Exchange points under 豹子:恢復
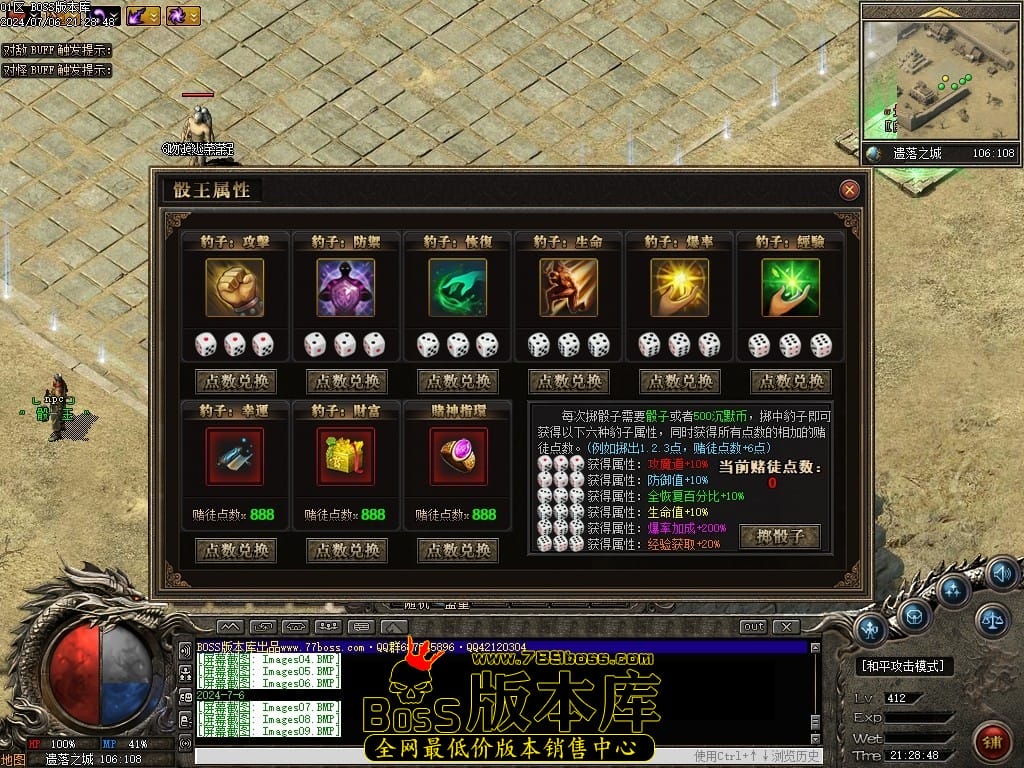1024x768 pixels. (458, 382)
